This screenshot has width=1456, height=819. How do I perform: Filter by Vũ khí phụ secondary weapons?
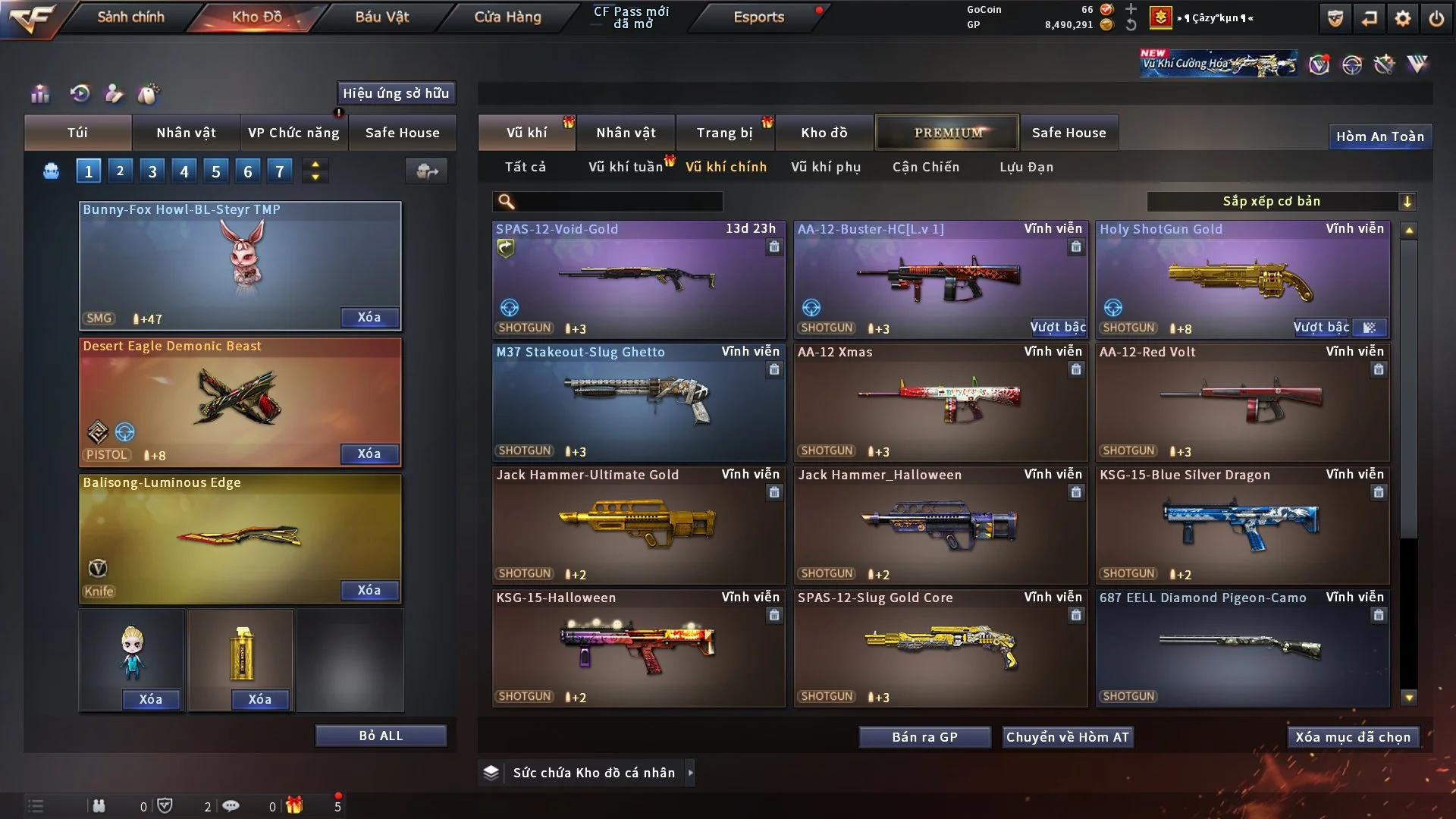point(826,167)
